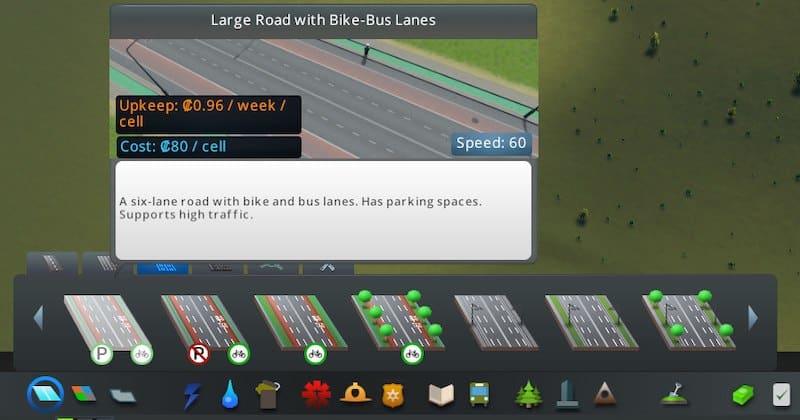Screen dimensions: 800x420
Task: Show more roads with right arrow
Action: (753, 318)
